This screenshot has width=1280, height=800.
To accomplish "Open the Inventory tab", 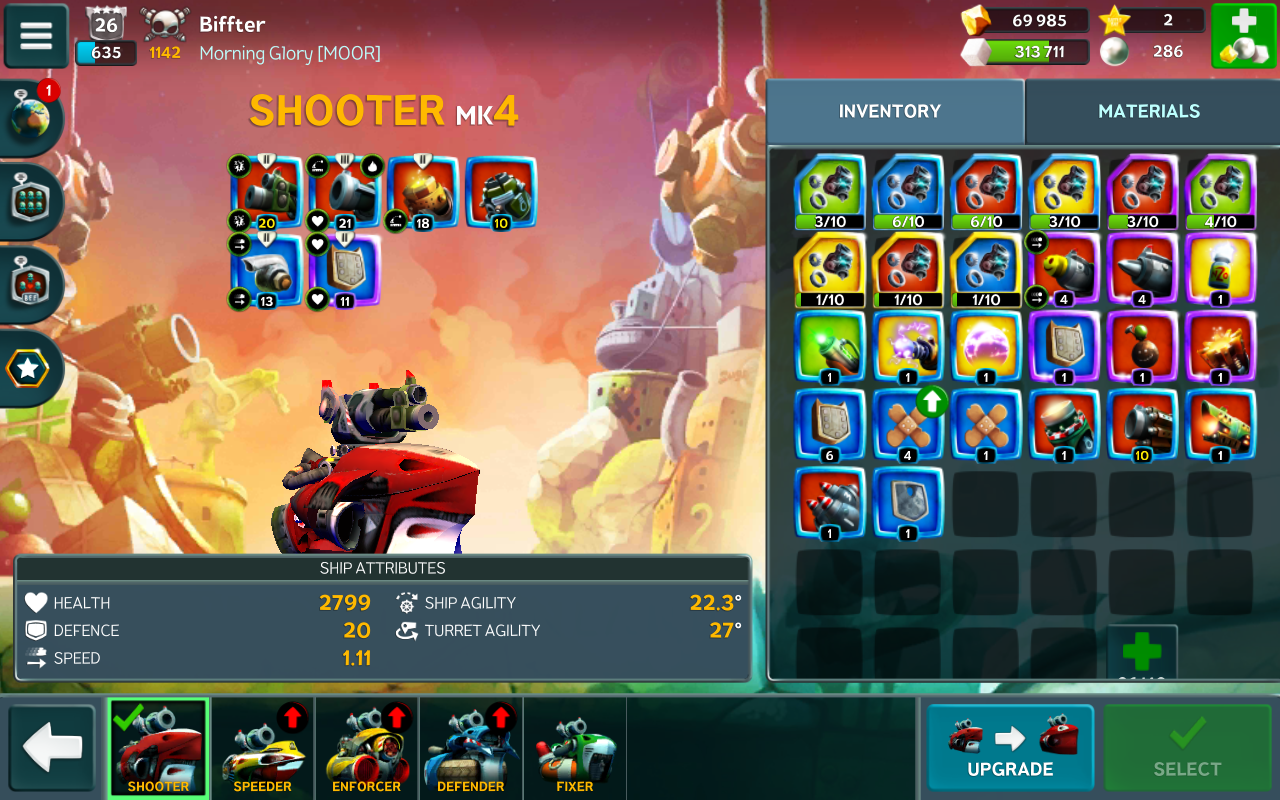I will click(890, 111).
